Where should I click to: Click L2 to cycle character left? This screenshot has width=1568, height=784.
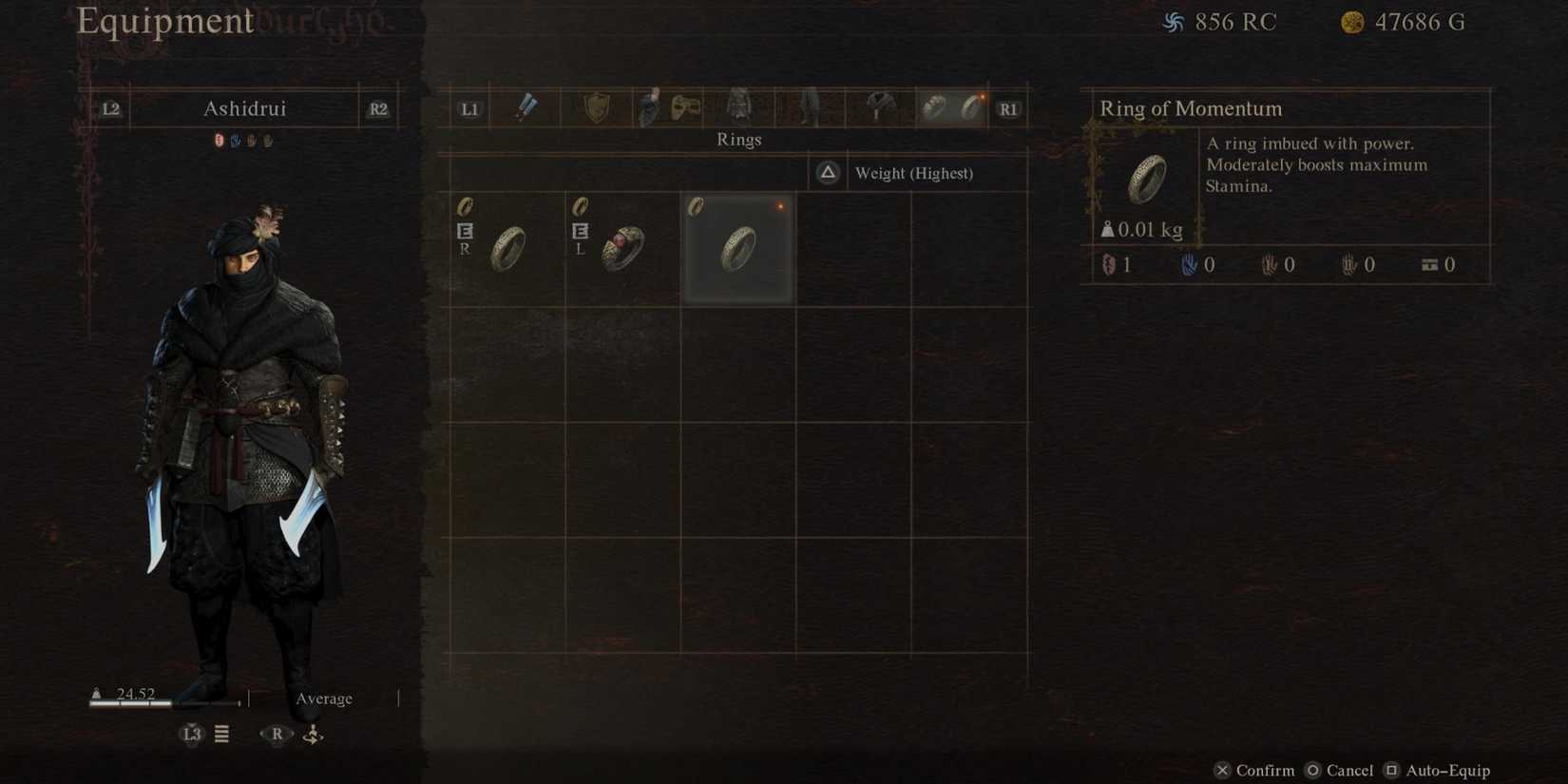click(x=108, y=108)
